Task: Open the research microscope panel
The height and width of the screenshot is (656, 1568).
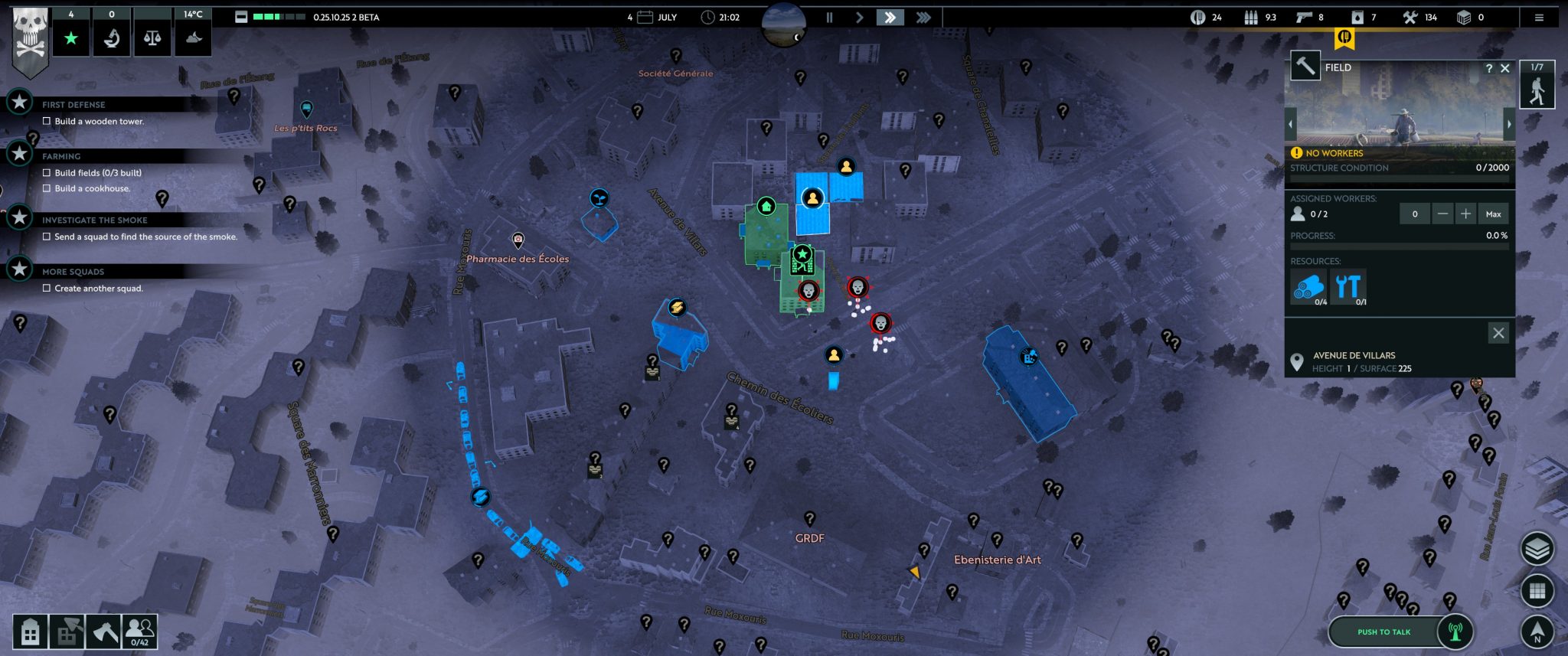Action: pos(112,37)
